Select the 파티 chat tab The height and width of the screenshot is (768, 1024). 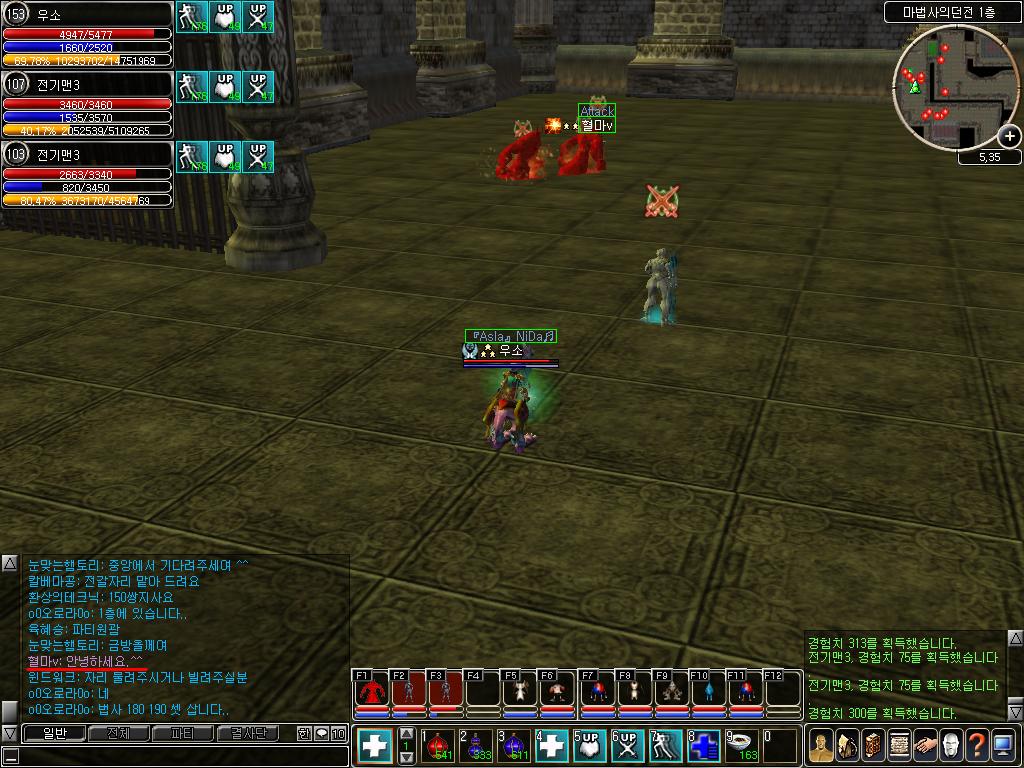point(183,734)
